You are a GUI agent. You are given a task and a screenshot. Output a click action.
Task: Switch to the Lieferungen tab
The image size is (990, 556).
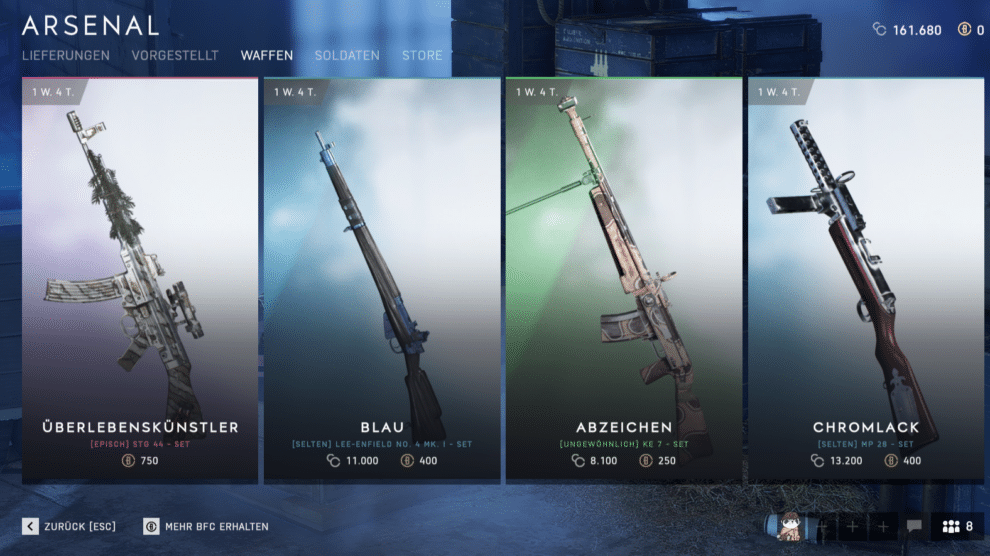[66, 56]
